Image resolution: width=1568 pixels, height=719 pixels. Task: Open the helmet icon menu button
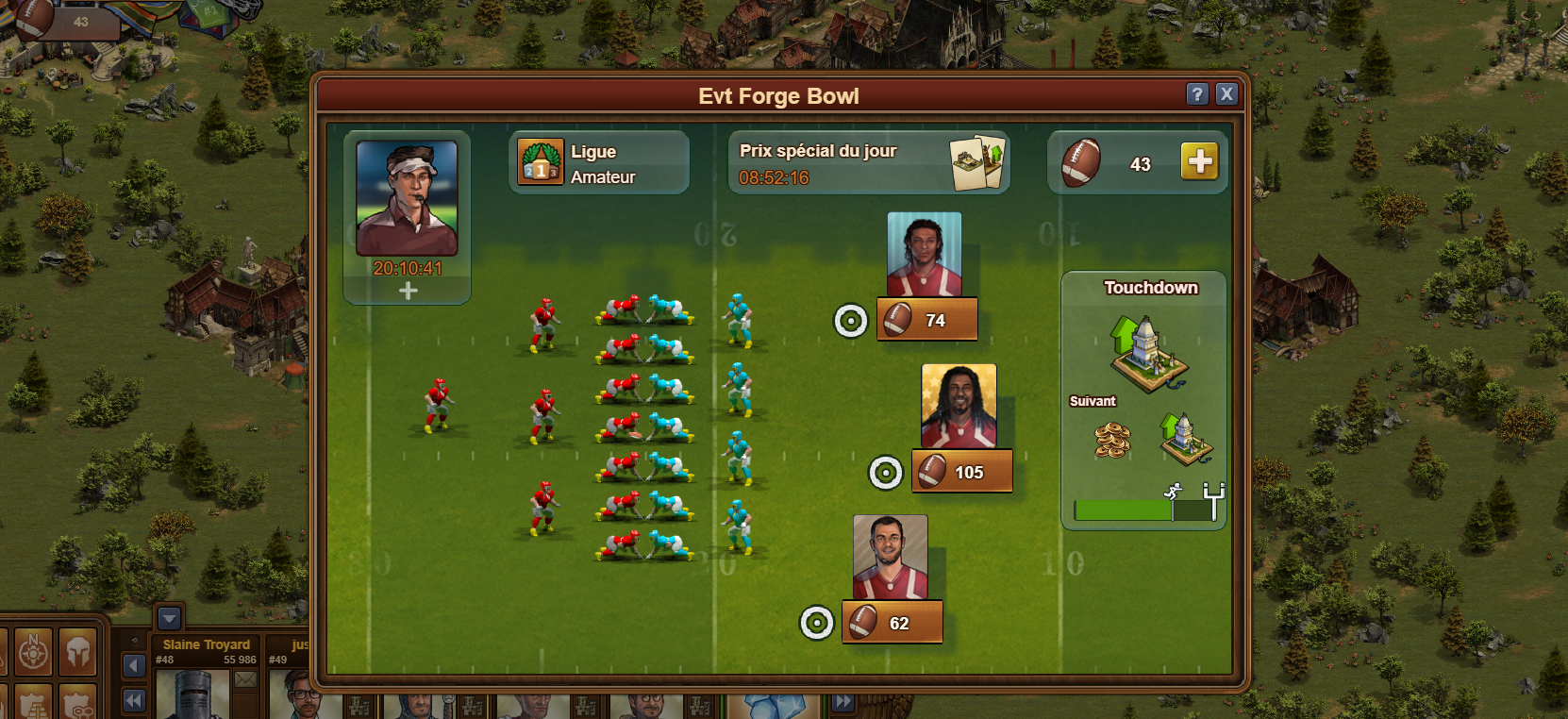tap(78, 651)
